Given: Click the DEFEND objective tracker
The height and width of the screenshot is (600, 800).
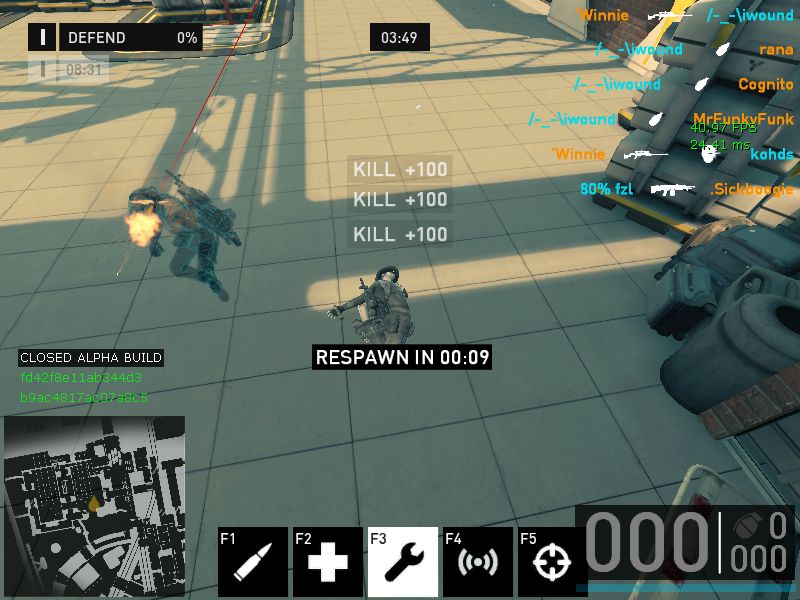Looking at the screenshot, I should (x=115, y=38).
